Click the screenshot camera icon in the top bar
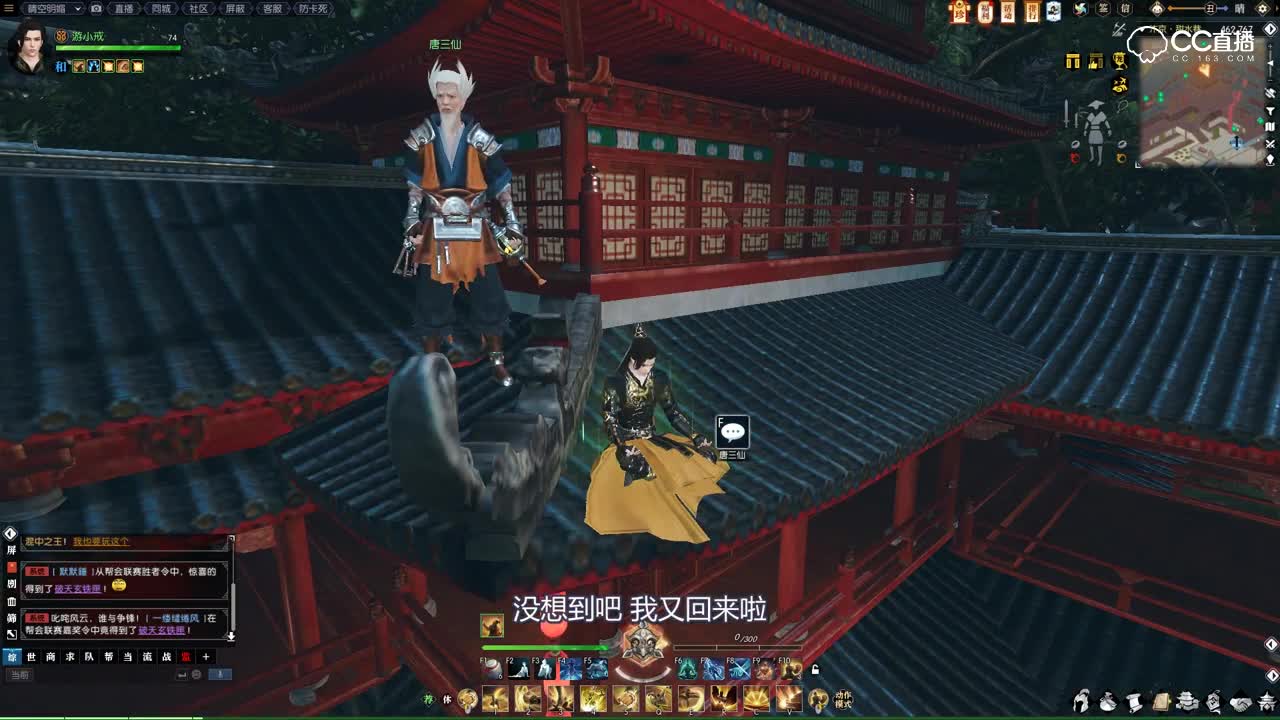 tap(96, 9)
